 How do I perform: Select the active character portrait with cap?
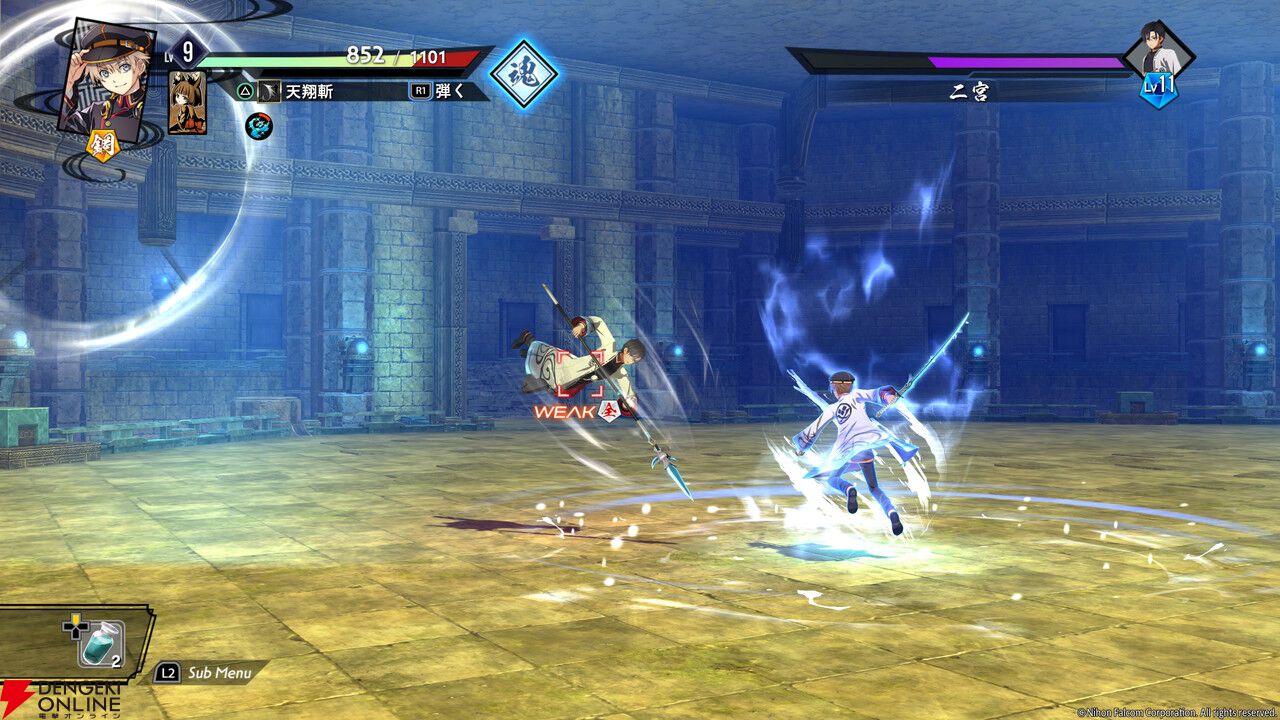[105, 78]
